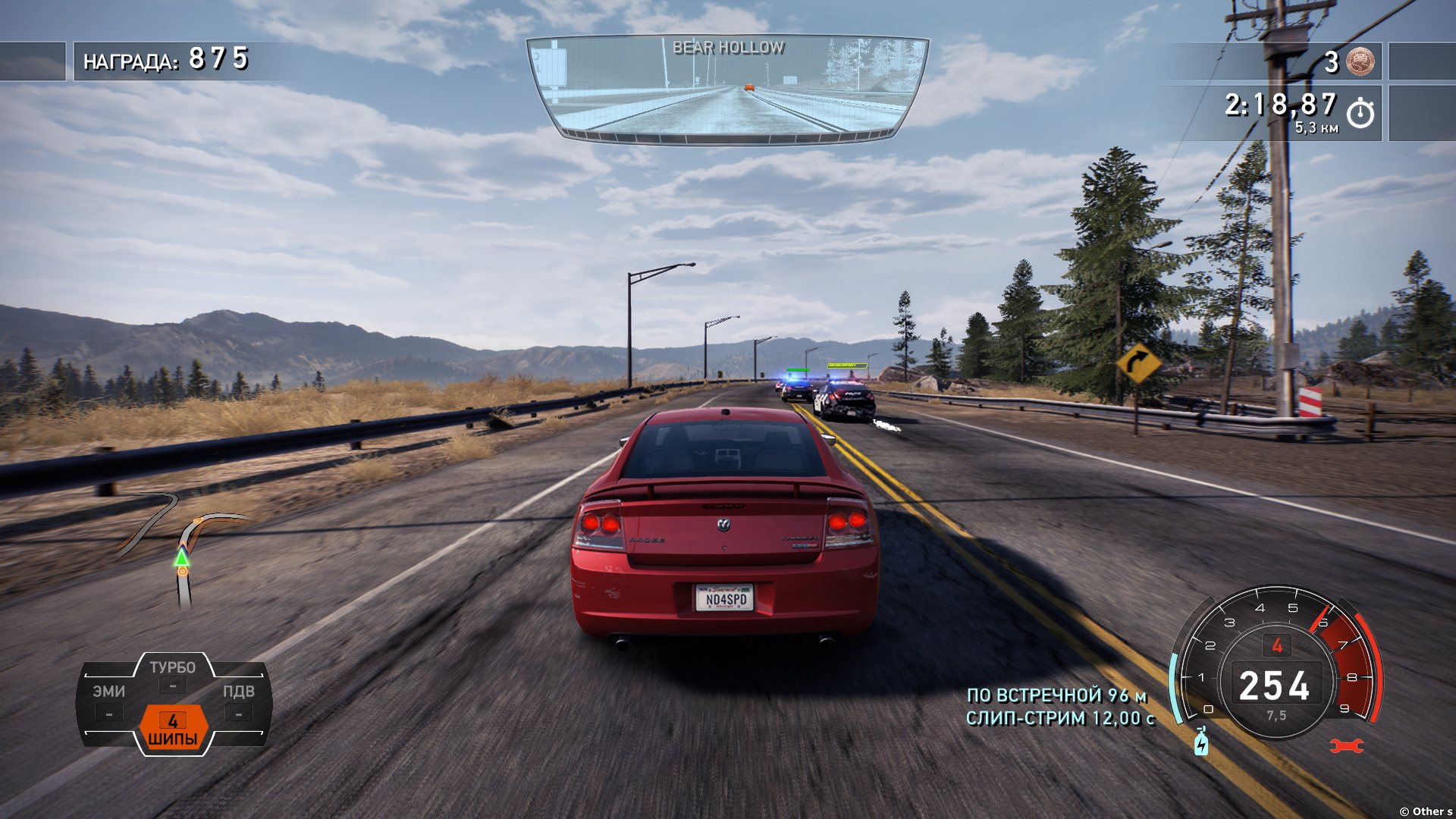This screenshot has width=1456, height=819.
Task: Click the bronze medal position icon
Action: click(1360, 61)
